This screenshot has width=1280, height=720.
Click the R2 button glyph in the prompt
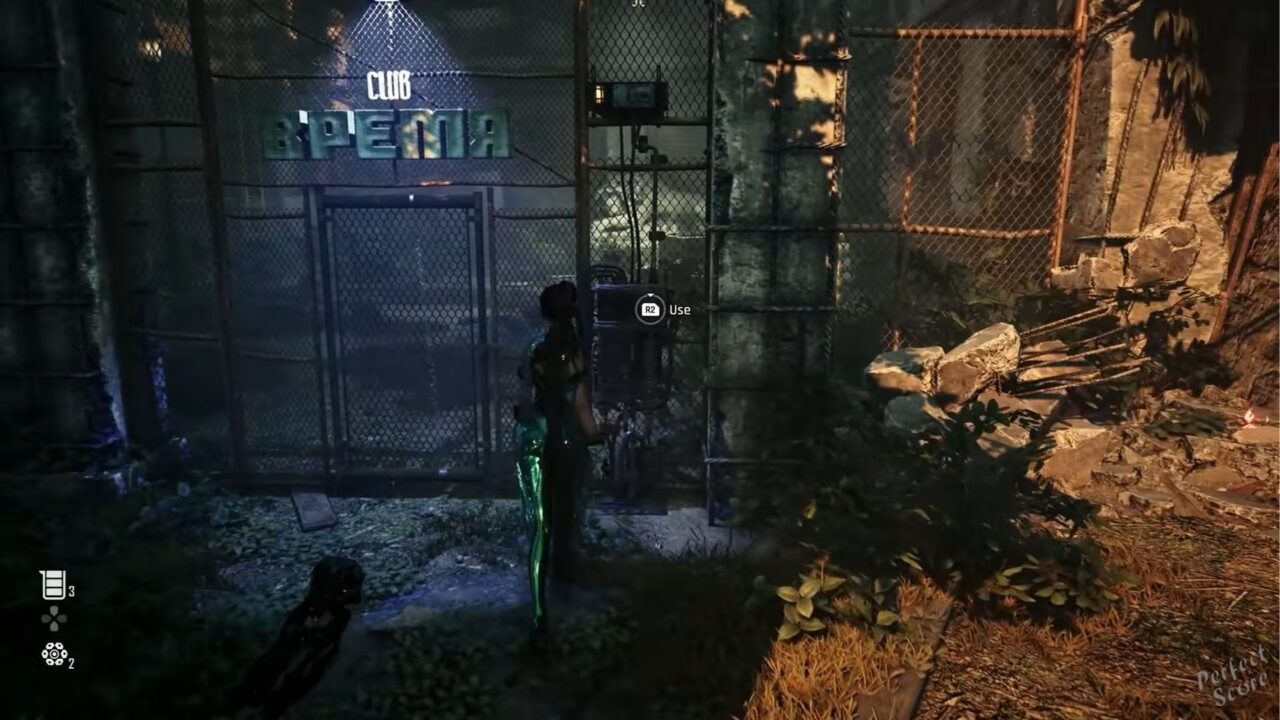pos(651,309)
